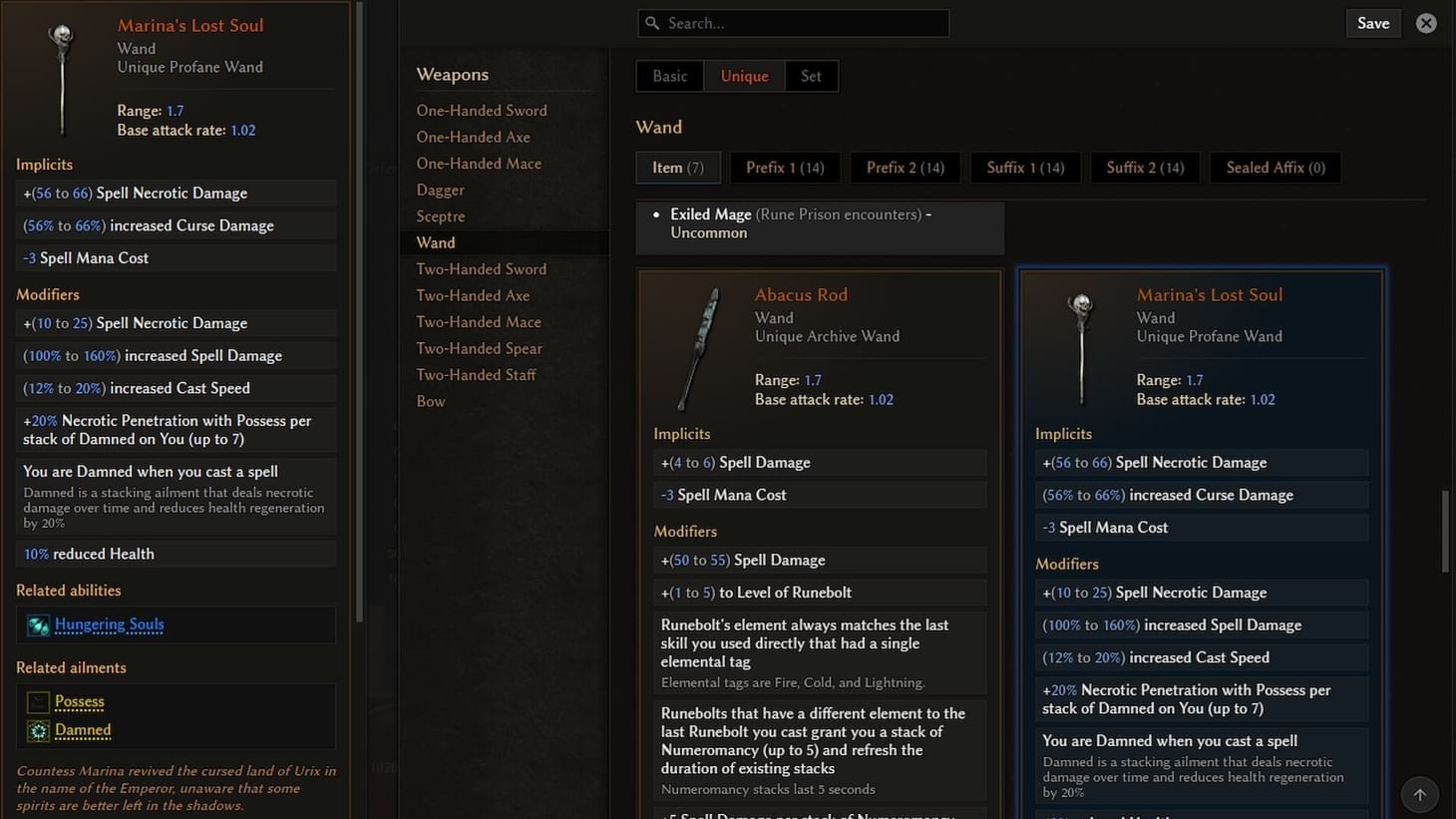Open the Prefix 1 tab
This screenshot has height=819, width=1456.
point(785,167)
